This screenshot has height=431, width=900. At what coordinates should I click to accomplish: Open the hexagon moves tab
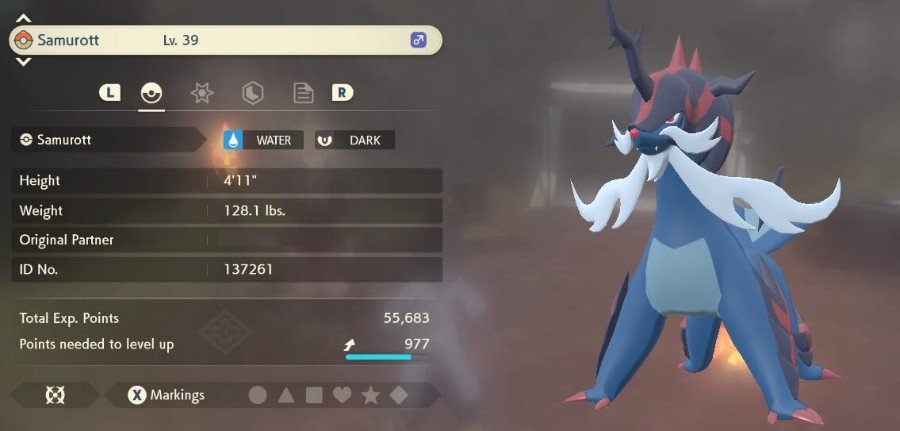pos(253,94)
